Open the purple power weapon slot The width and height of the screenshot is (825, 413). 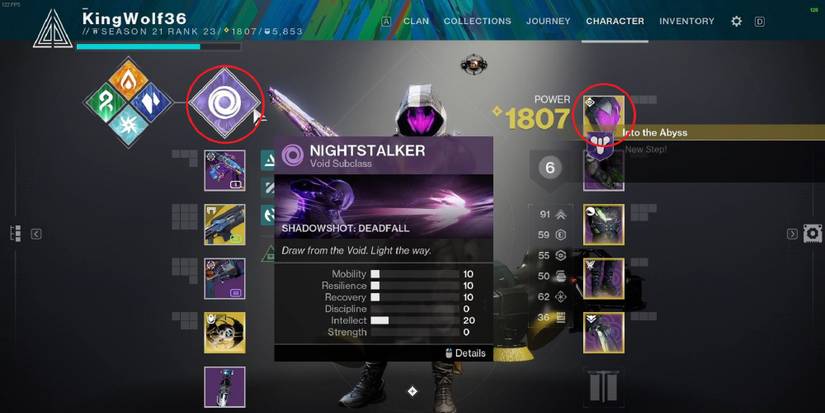coord(225,278)
